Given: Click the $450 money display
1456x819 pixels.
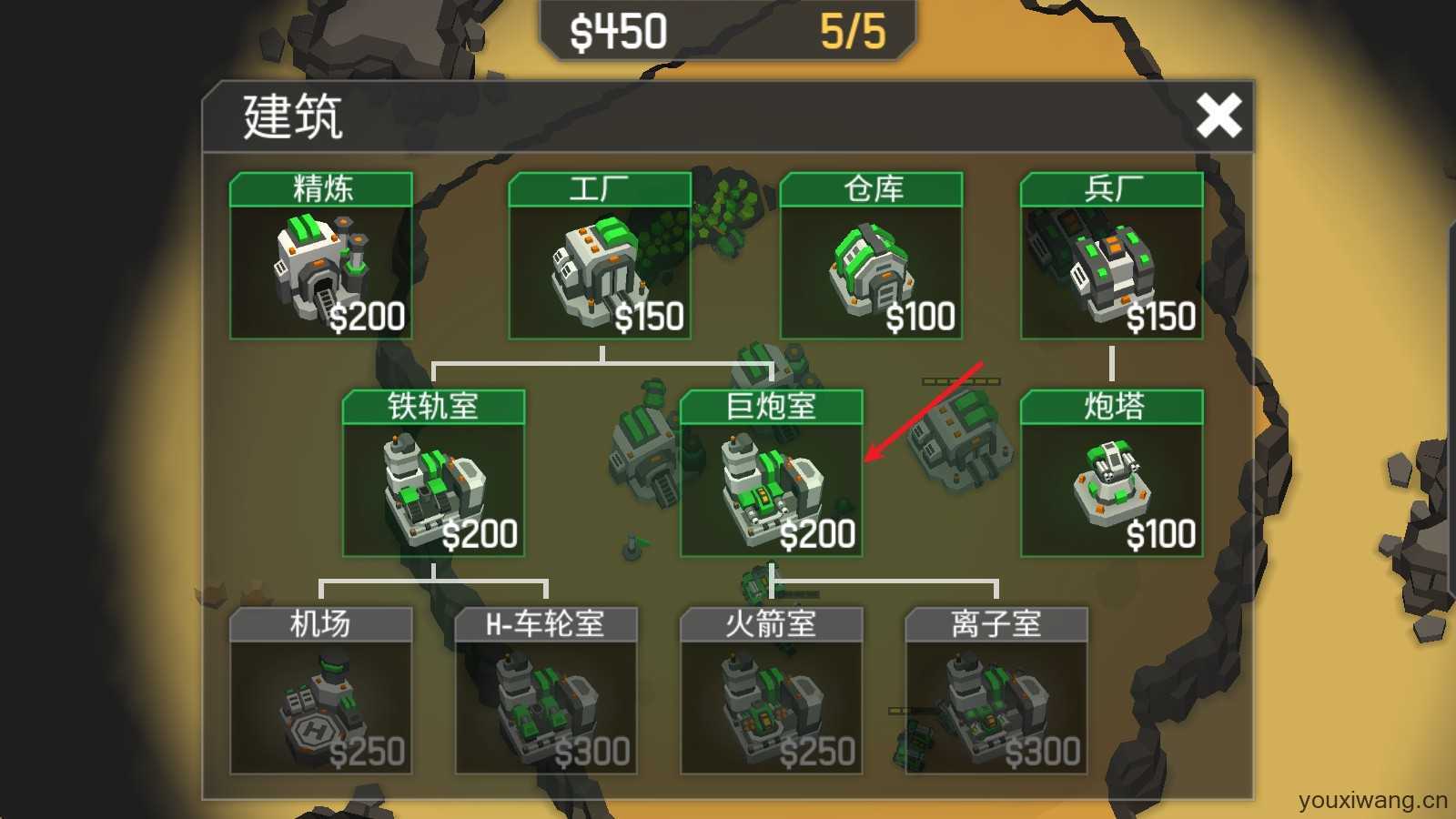Looking at the screenshot, I should pyautogui.click(x=619, y=30).
